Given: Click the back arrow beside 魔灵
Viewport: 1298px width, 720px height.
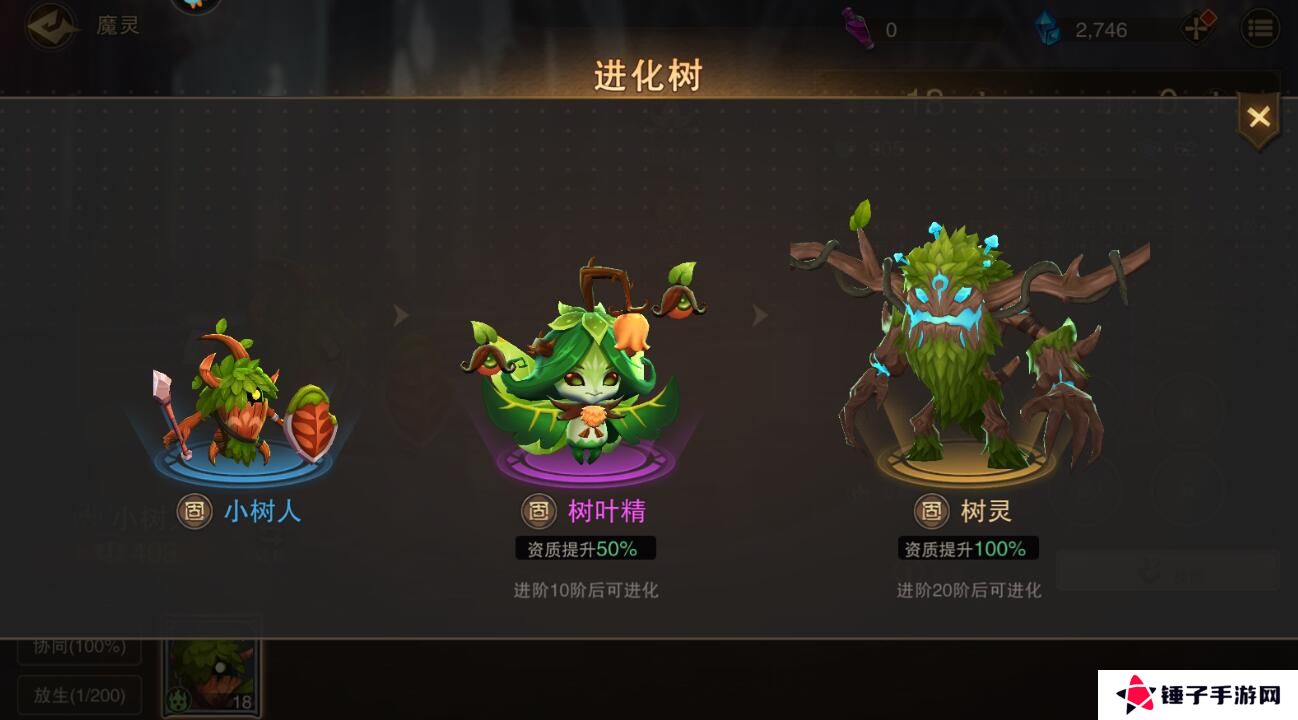Looking at the screenshot, I should [x=49, y=25].
